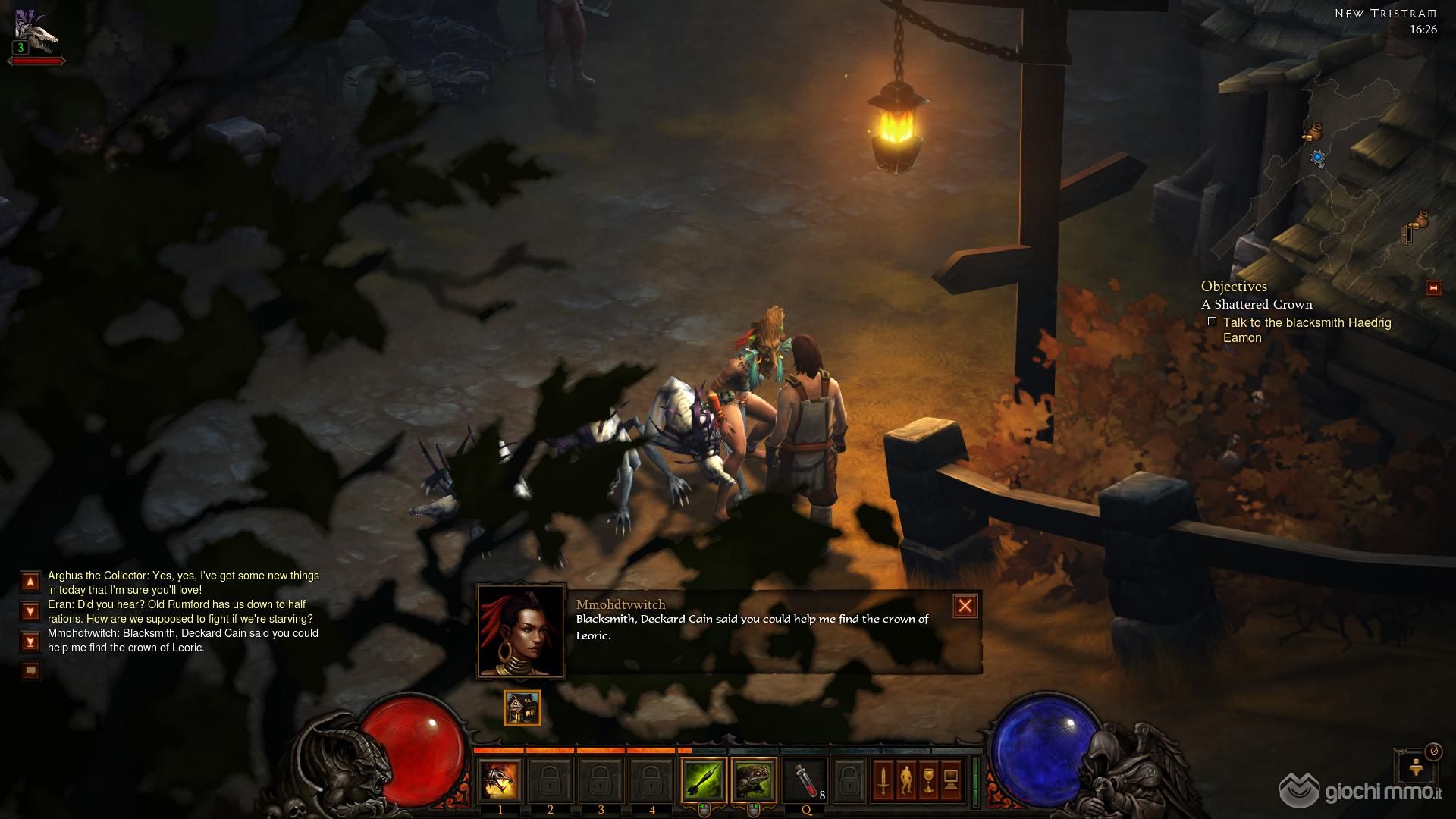The height and width of the screenshot is (819, 1456).
Task: Collapse the Objectives tracker panel
Action: (1433, 288)
